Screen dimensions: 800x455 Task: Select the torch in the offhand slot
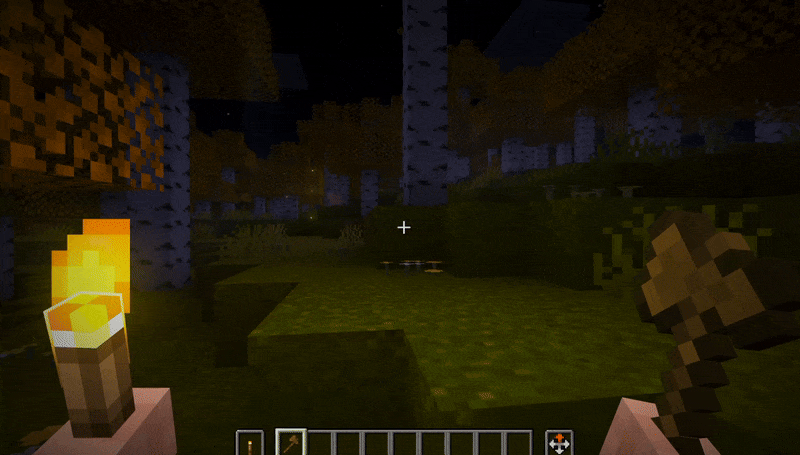point(250,442)
